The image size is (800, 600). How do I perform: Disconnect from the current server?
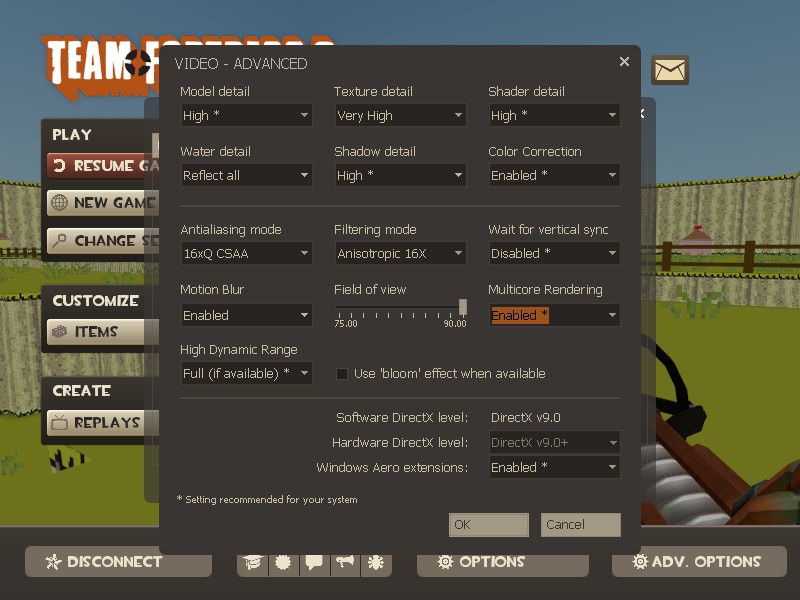pyautogui.click(x=118, y=561)
